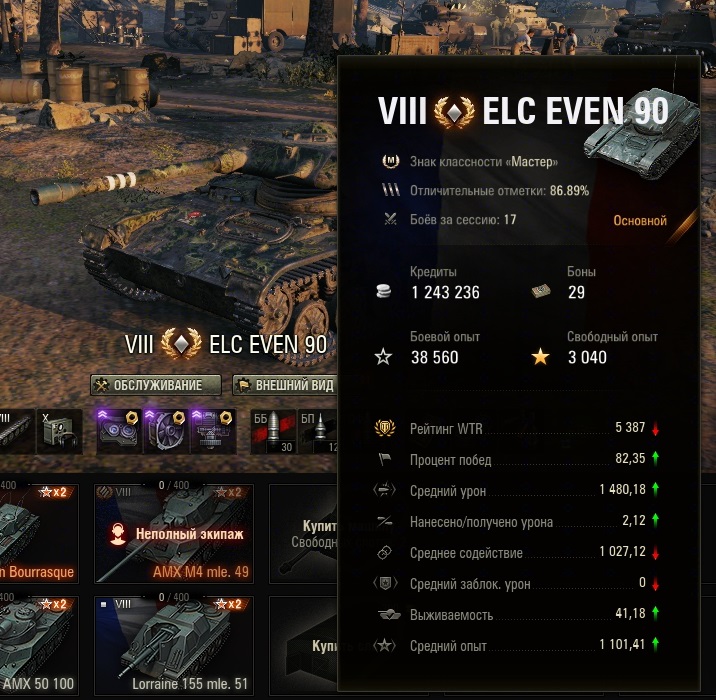Viewport: 716px width, 700px height.
Task: Choose the AMX 50 100 tank card
Action: [x=38, y=645]
